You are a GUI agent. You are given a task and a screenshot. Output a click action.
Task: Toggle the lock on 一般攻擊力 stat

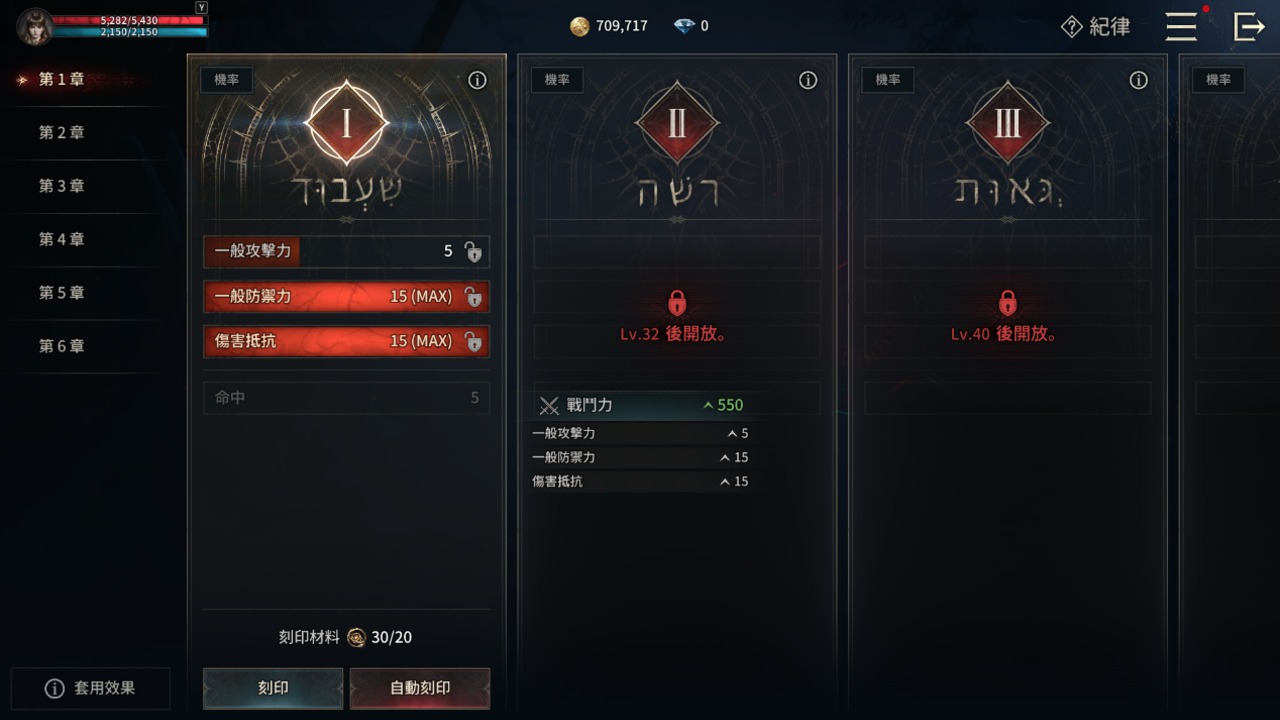473,252
